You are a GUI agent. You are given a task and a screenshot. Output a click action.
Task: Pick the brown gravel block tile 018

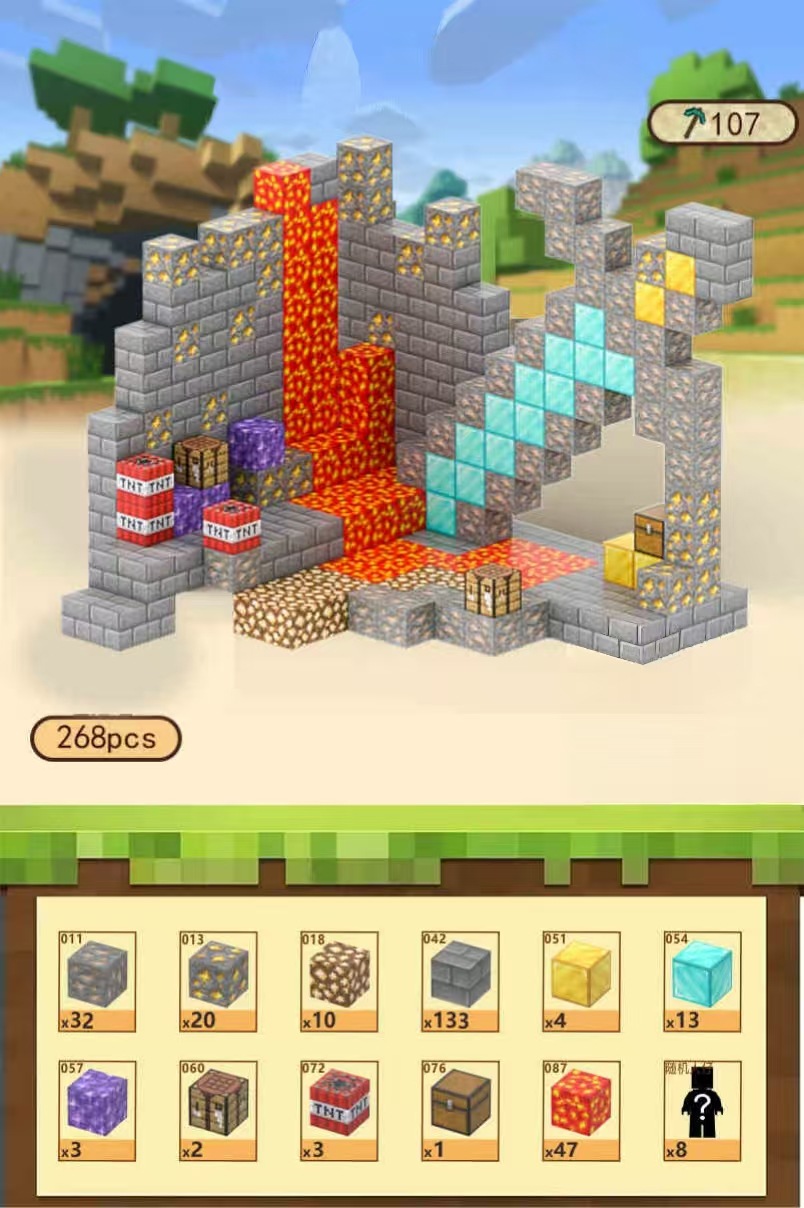pos(339,980)
